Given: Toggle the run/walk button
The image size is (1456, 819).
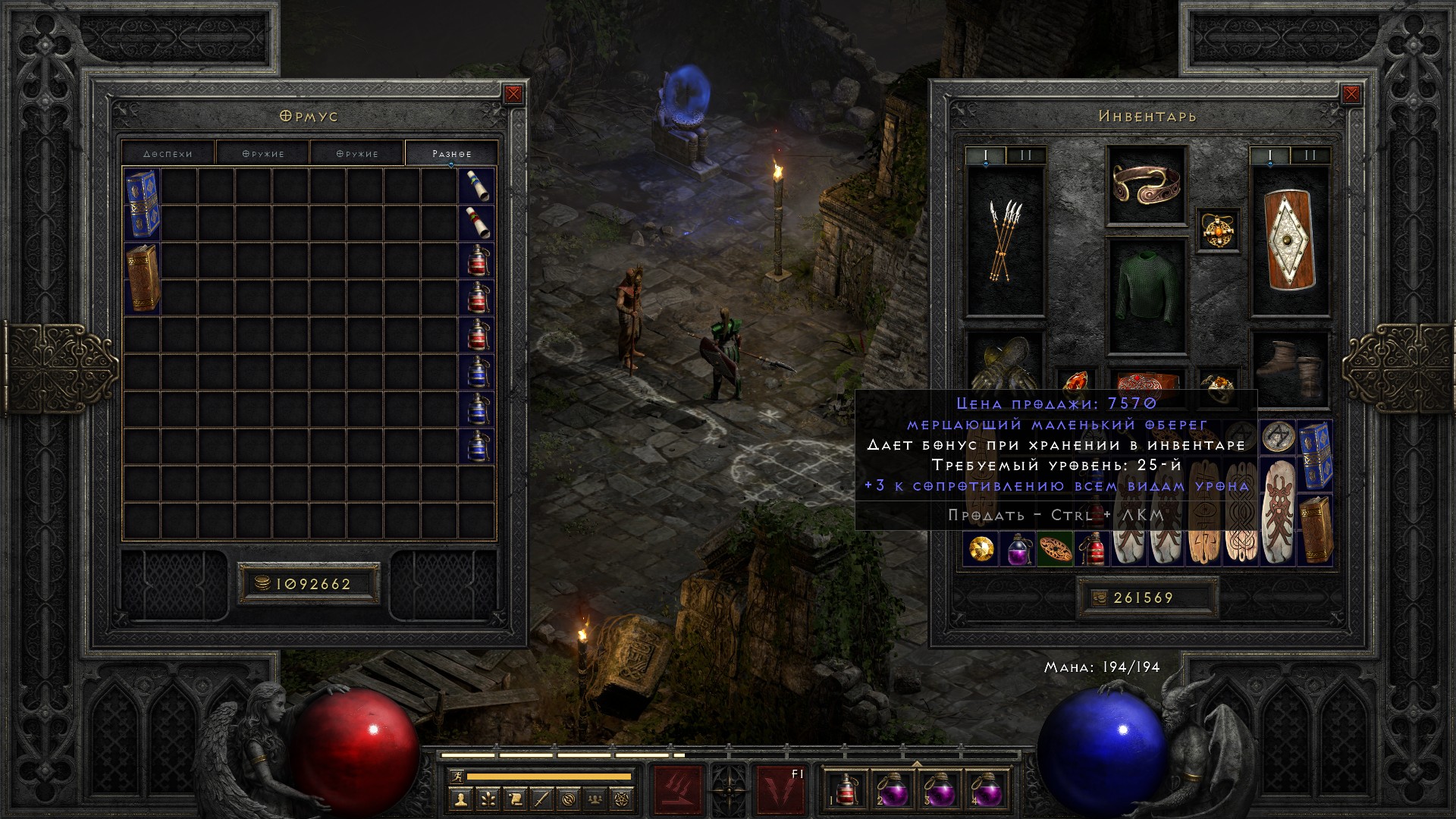Looking at the screenshot, I should pos(456,776).
